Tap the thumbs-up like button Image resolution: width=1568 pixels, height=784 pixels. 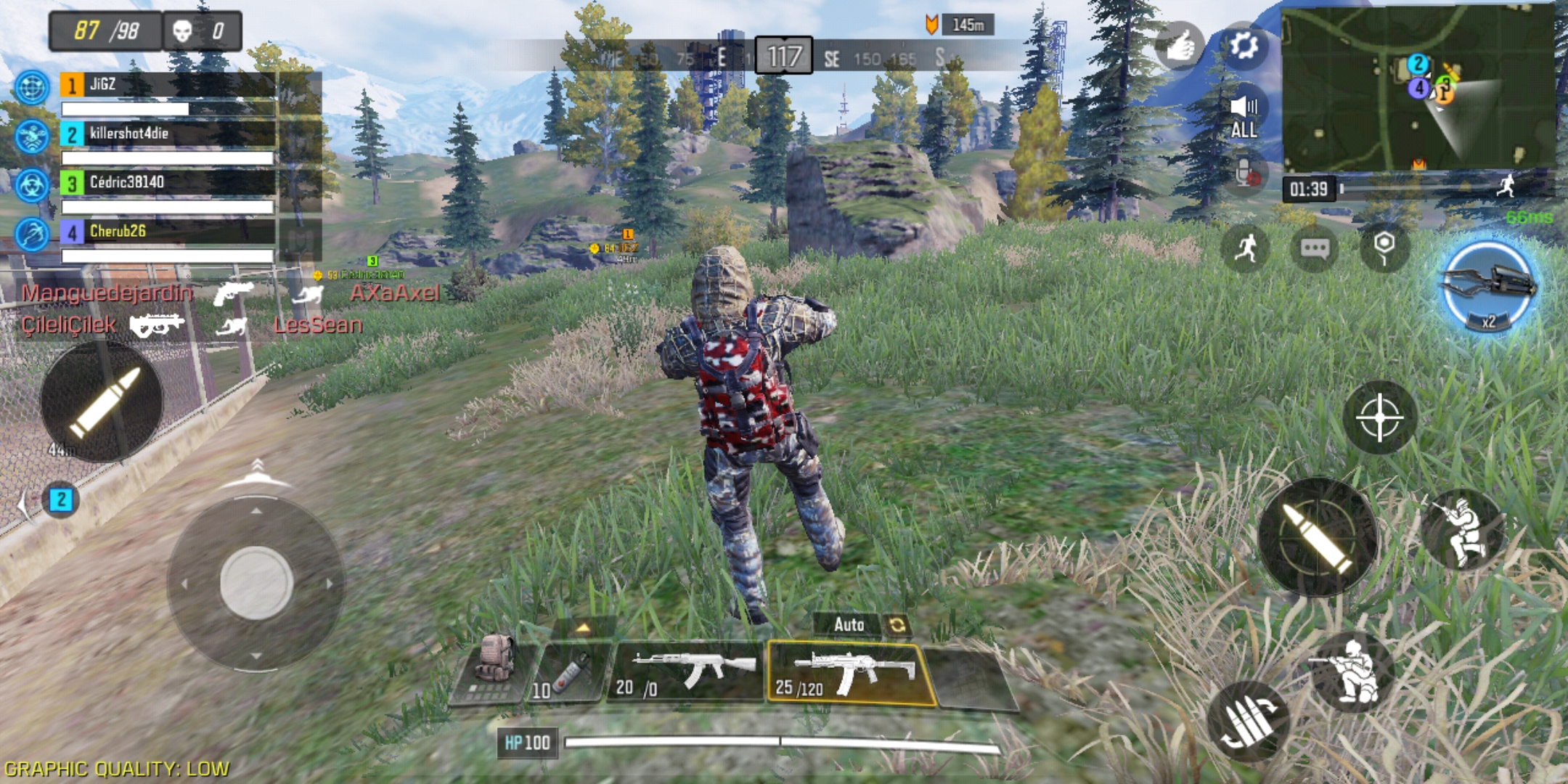coord(1178,46)
